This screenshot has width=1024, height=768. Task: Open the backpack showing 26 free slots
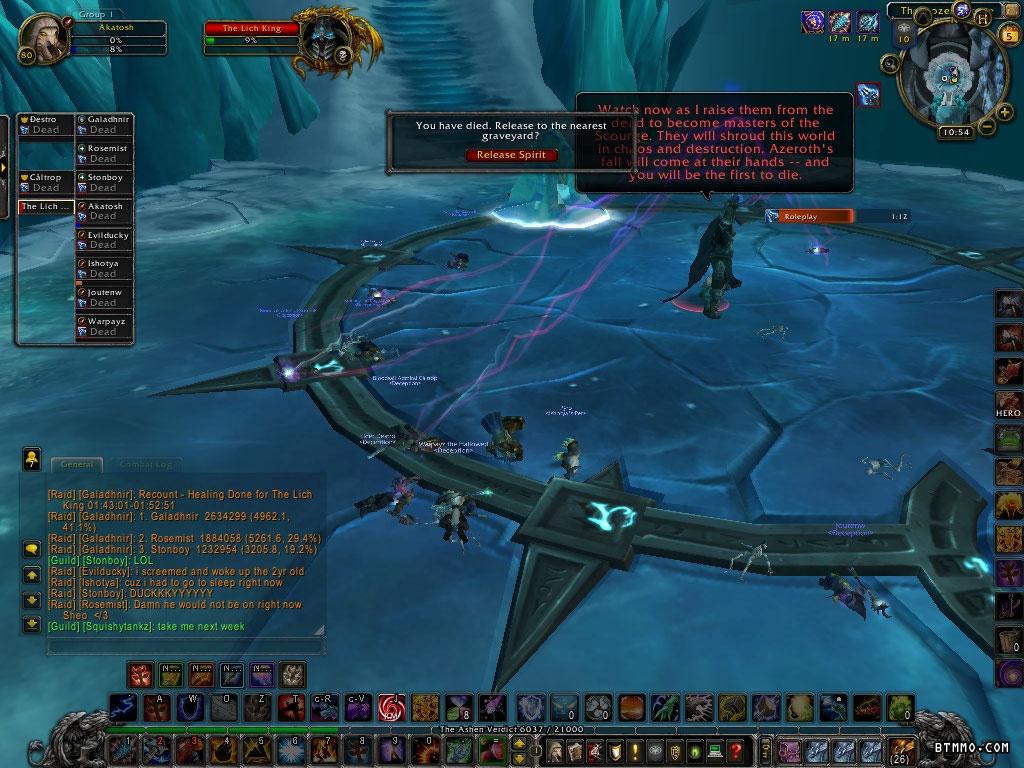click(x=902, y=750)
